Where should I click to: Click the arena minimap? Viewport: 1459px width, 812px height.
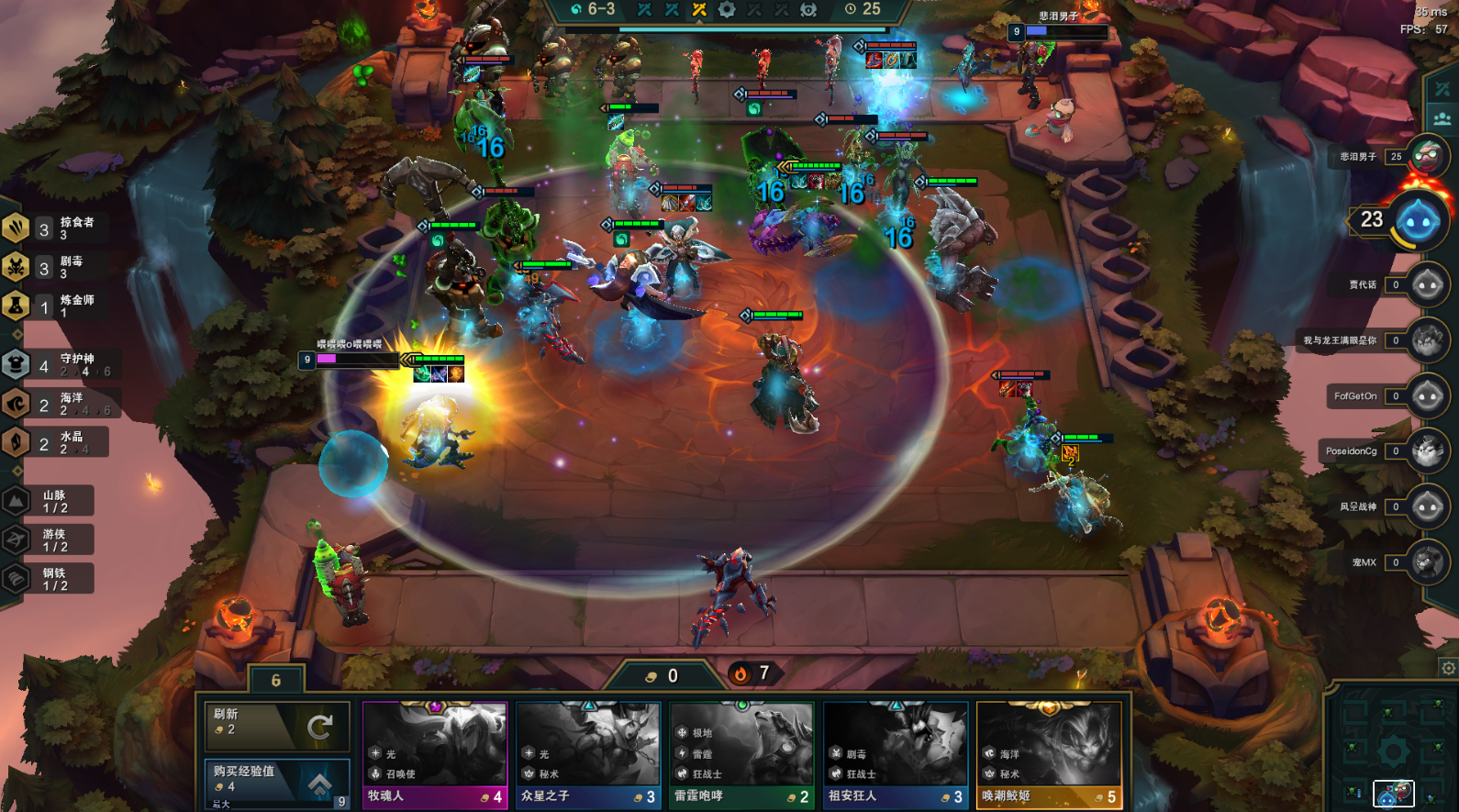pos(1393,751)
